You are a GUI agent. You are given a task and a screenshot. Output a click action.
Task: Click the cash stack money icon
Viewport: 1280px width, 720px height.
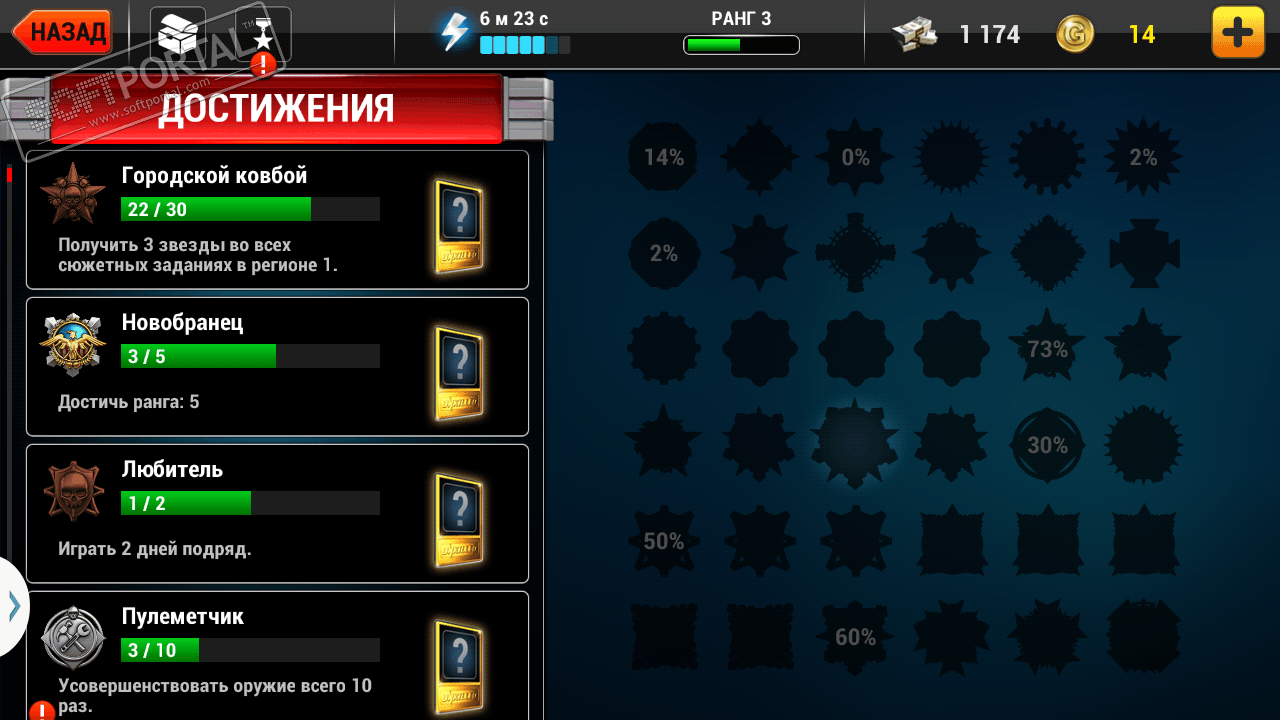pyautogui.click(x=916, y=34)
